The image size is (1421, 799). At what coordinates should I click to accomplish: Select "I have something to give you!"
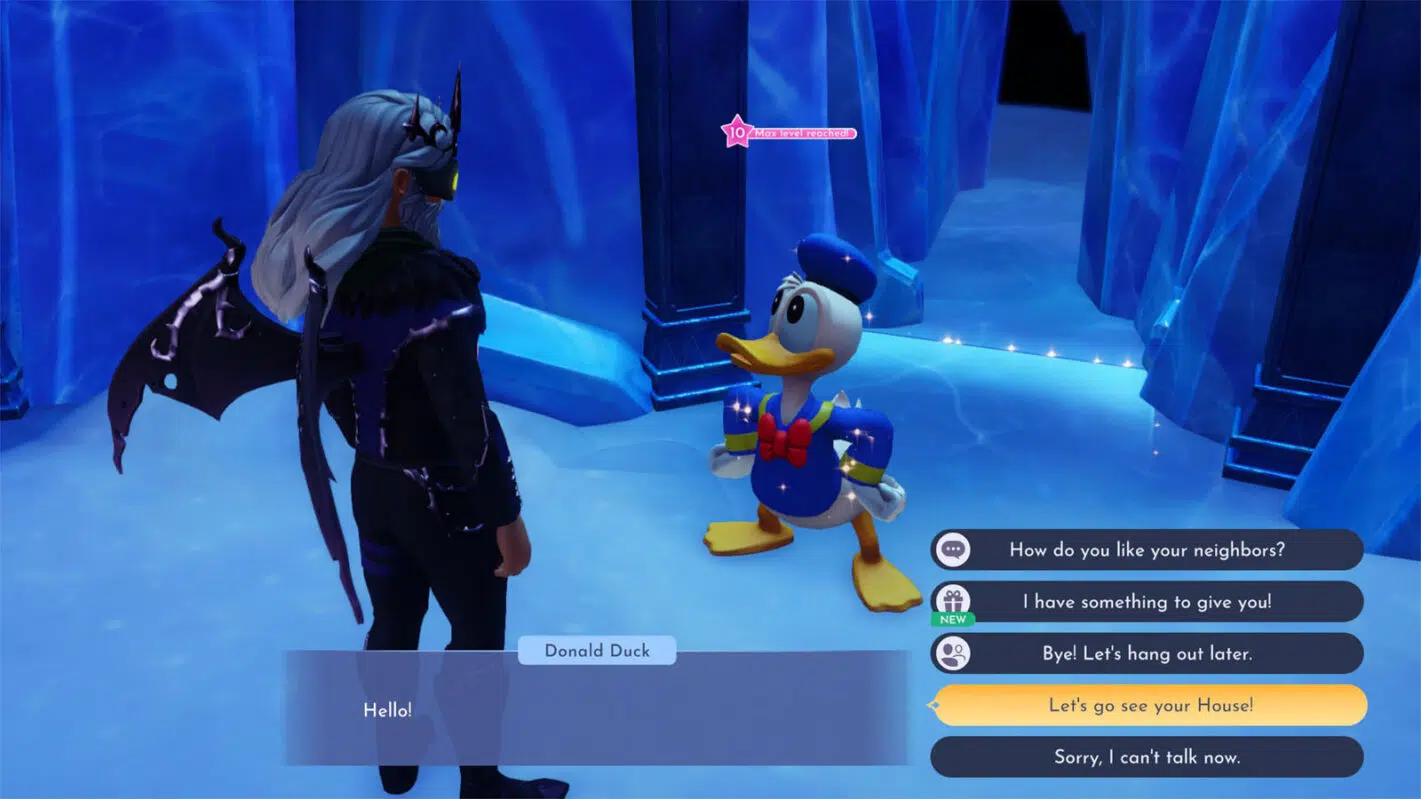[x=1146, y=602]
